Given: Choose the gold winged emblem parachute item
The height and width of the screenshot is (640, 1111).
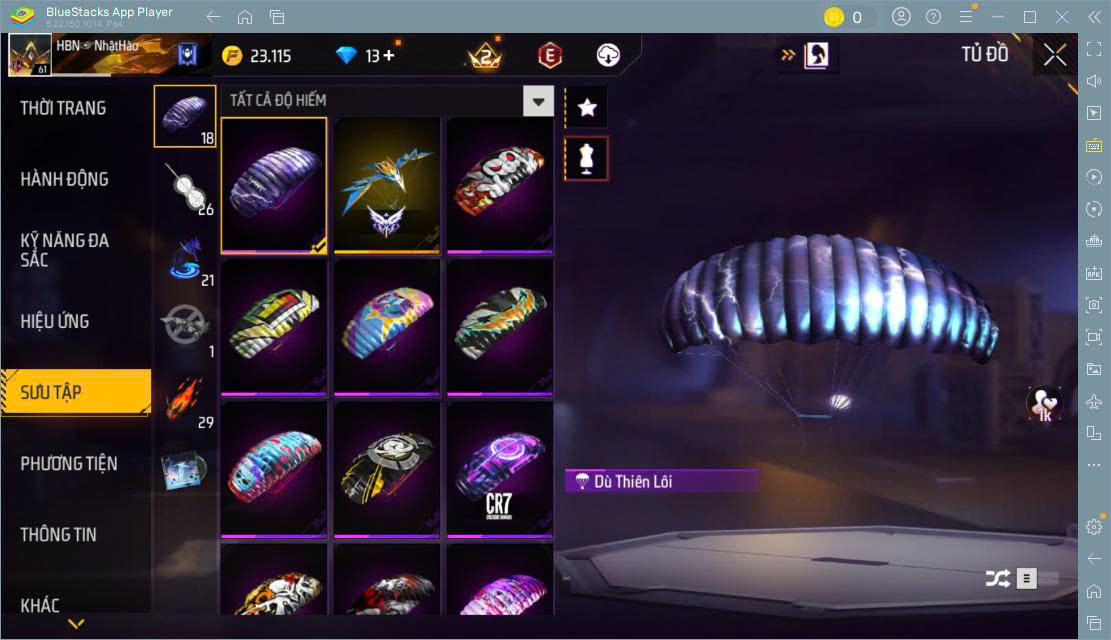Looking at the screenshot, I should tap(387, 185).
